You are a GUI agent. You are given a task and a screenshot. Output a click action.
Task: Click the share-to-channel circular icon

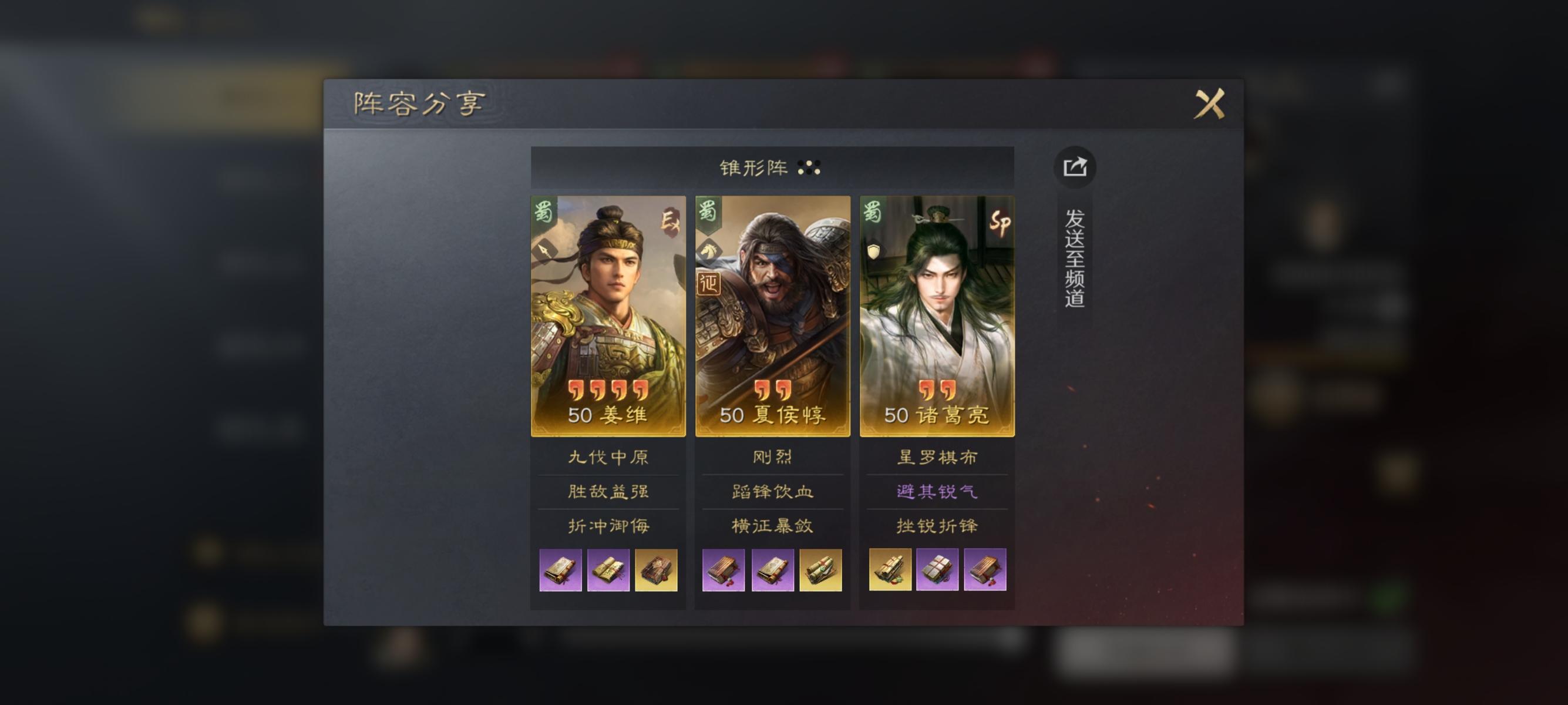point(1075,169)
